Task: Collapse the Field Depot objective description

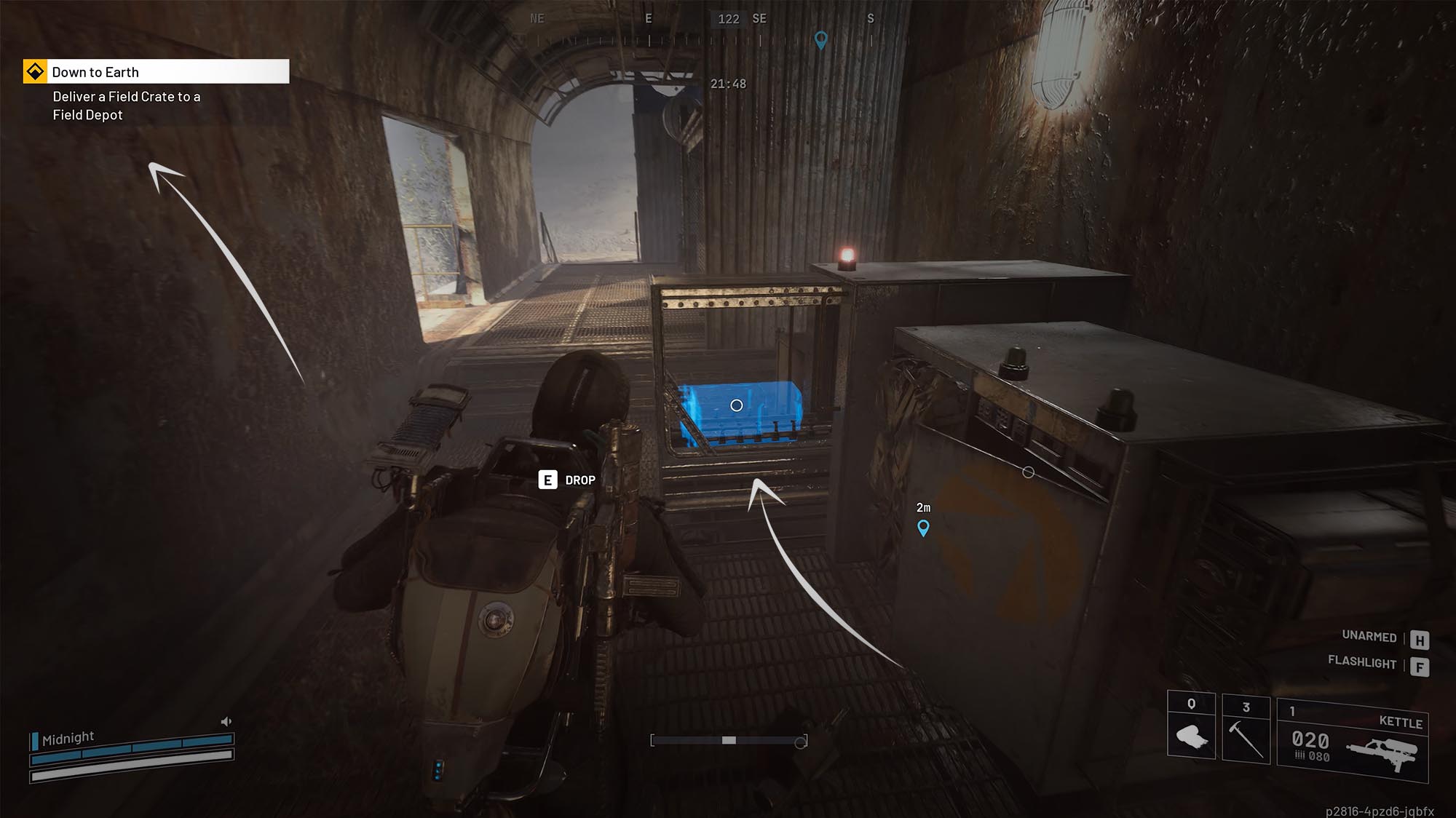Action: 127,106
